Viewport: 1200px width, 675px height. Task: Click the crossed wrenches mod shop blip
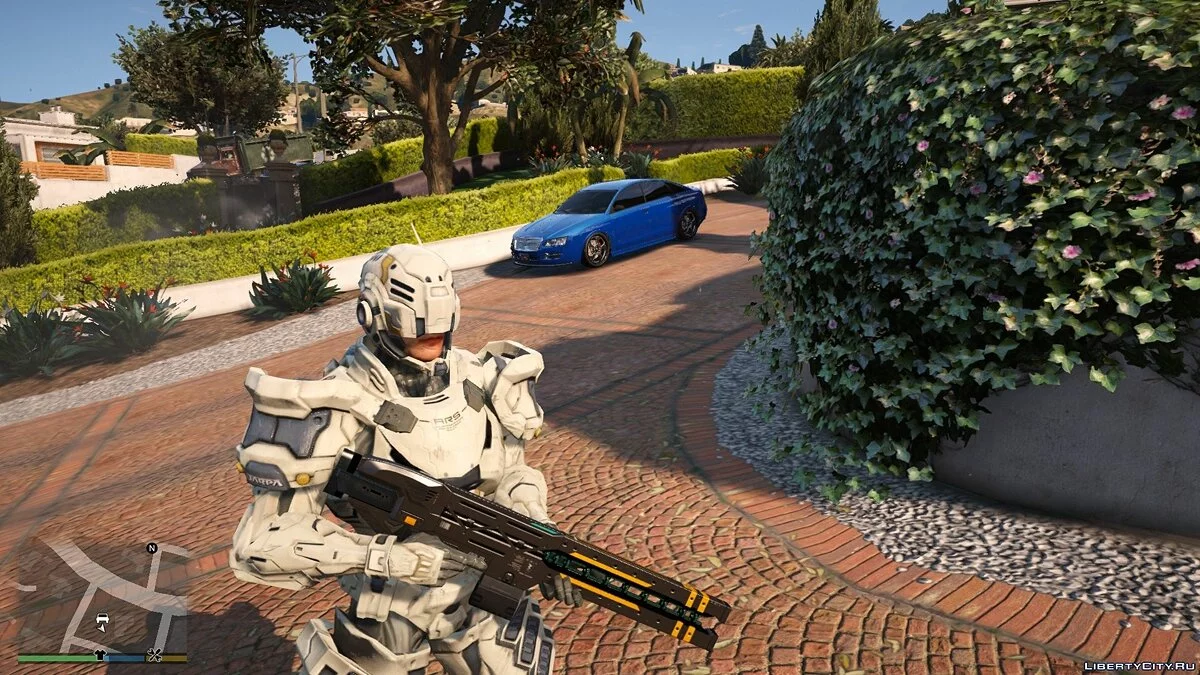tap(154, 655)
